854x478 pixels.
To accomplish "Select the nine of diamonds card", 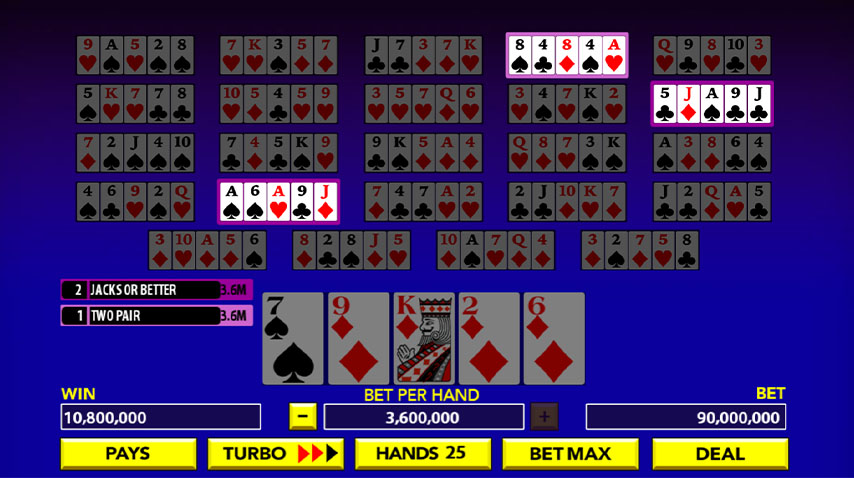I will coord(358,339).
